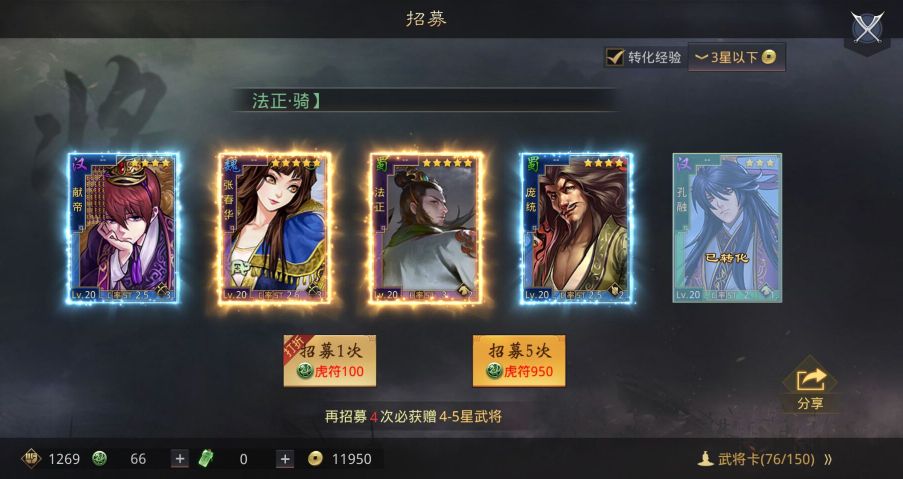This screenshot has height=479, width=903.
Task: Recruit five times for 950 虎符
Action: click(518, 361)
